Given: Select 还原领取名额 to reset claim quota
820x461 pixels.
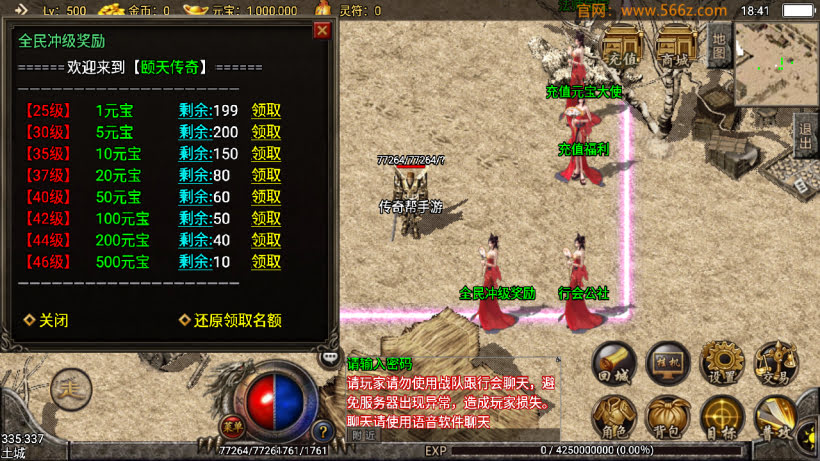Looking at the screenshot, I should pyautogui.click(x=230, y=321).
